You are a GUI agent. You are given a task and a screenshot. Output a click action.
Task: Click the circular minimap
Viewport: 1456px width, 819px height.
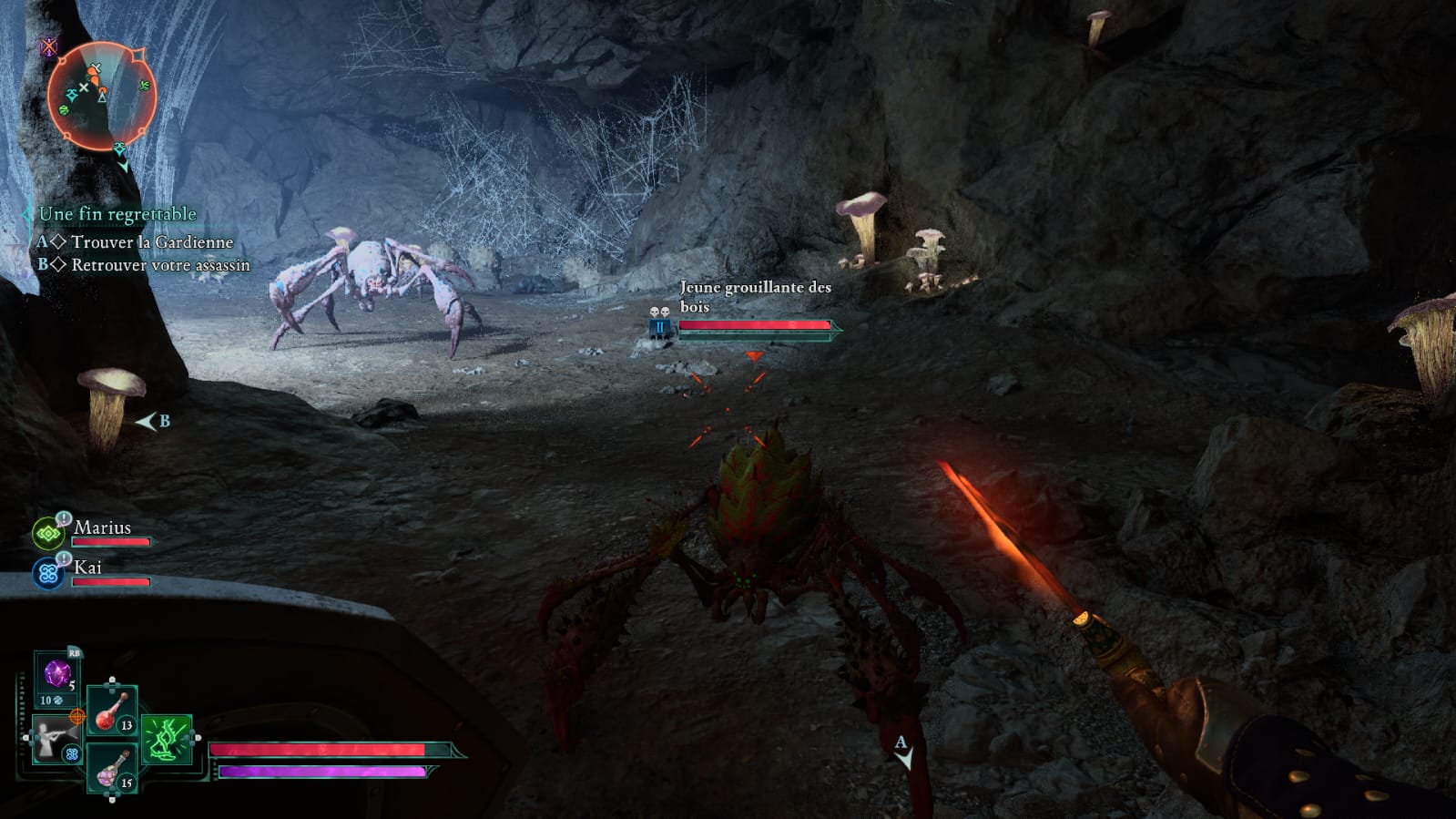tap(101, 96)
